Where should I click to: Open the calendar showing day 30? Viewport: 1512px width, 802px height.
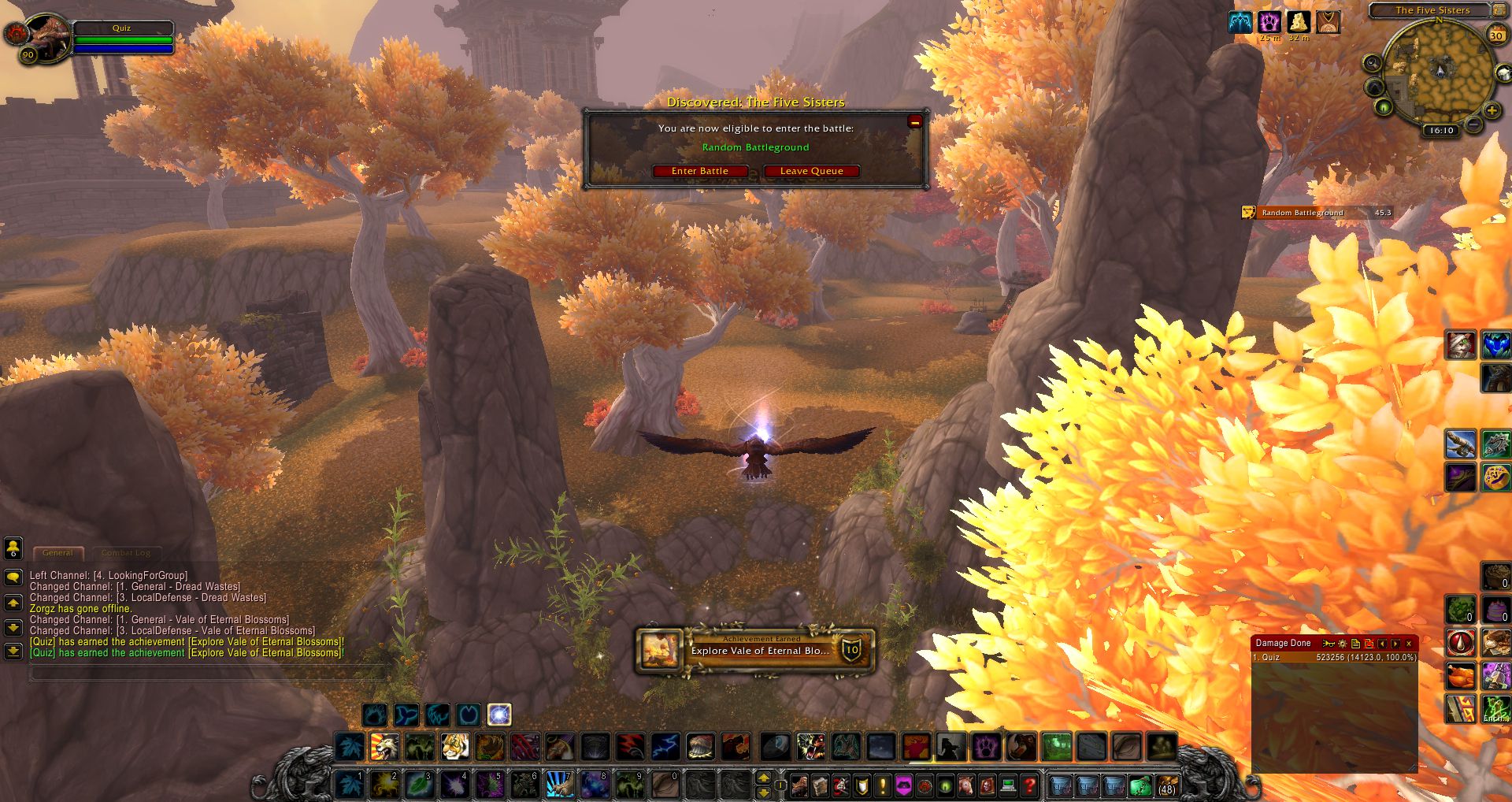point(1499,34)
